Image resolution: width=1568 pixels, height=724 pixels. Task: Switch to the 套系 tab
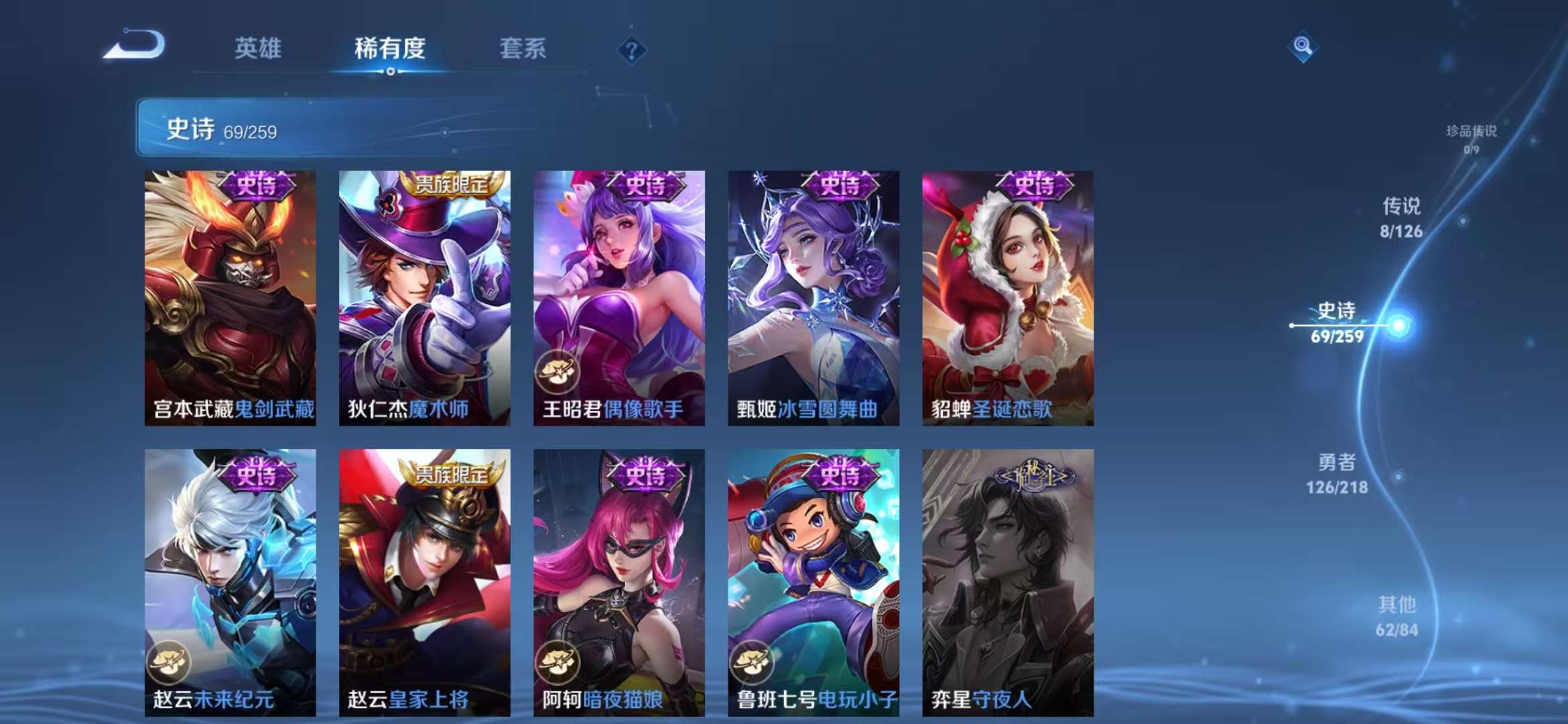tap(523, 48)
